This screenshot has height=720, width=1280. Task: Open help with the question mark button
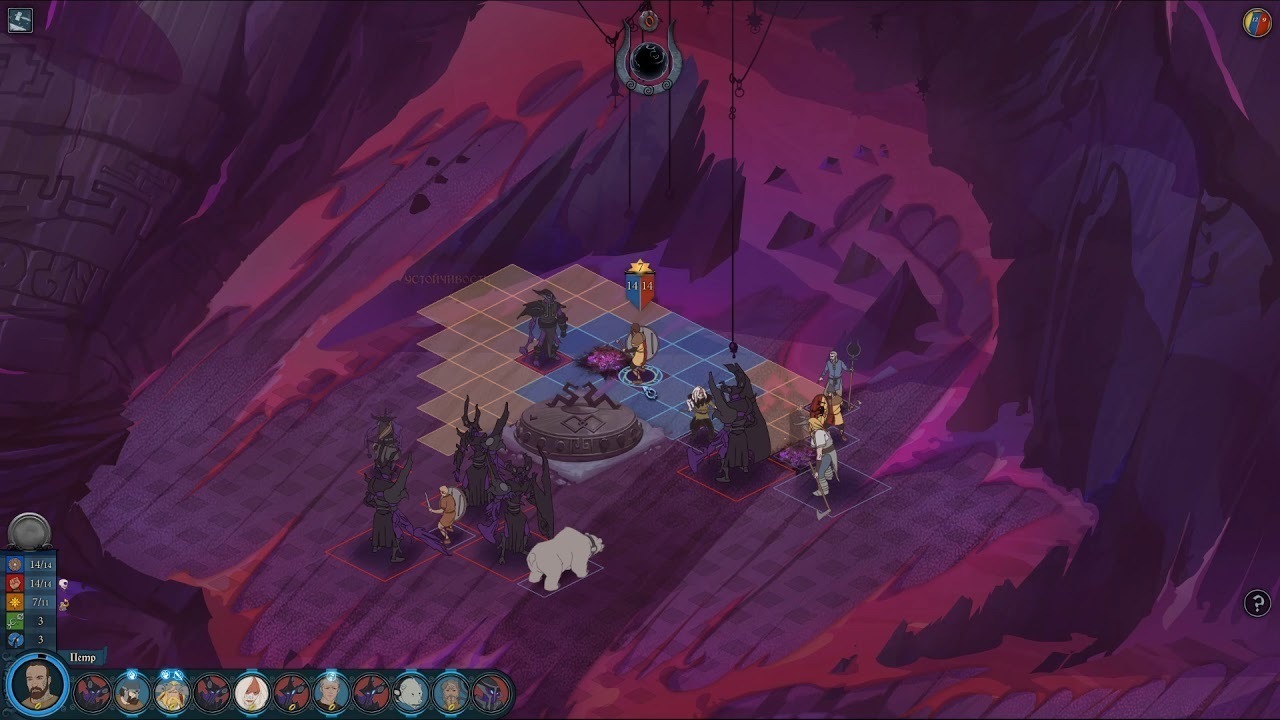[x=1257, y=603]
